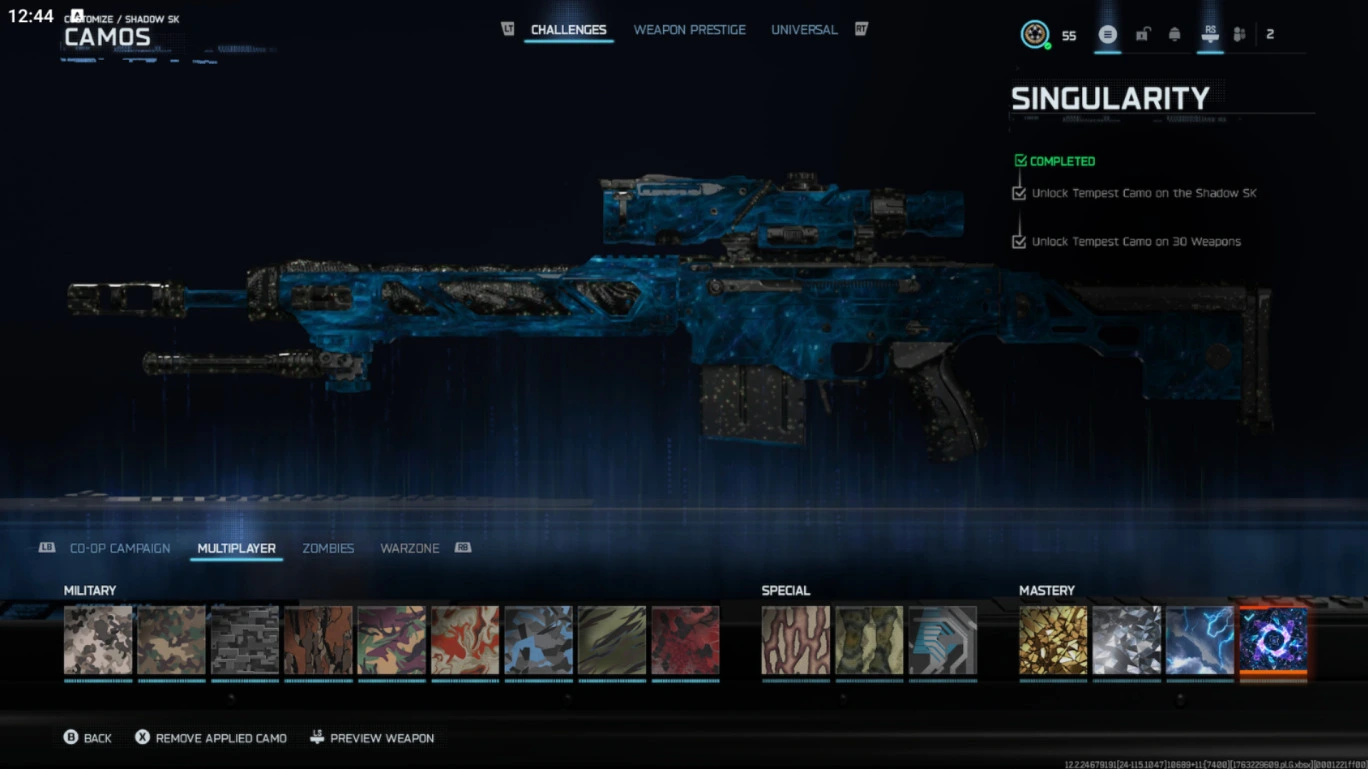Screen dimensions: 1368x769
Task: Open the notifications bell icon
Action: (x=1176, y=33)
